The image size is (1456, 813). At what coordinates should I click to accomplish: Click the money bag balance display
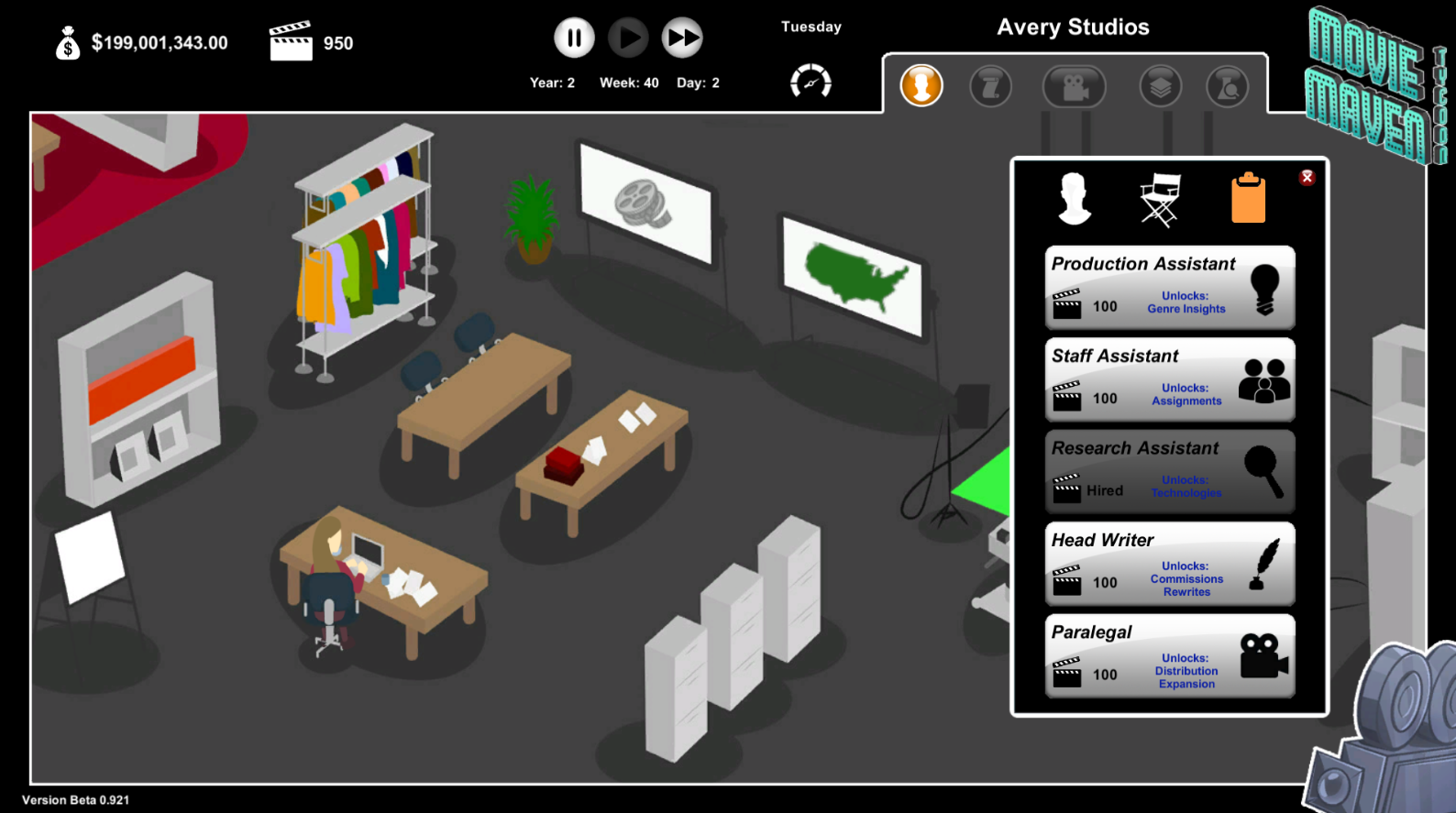[x=68, y=40]
